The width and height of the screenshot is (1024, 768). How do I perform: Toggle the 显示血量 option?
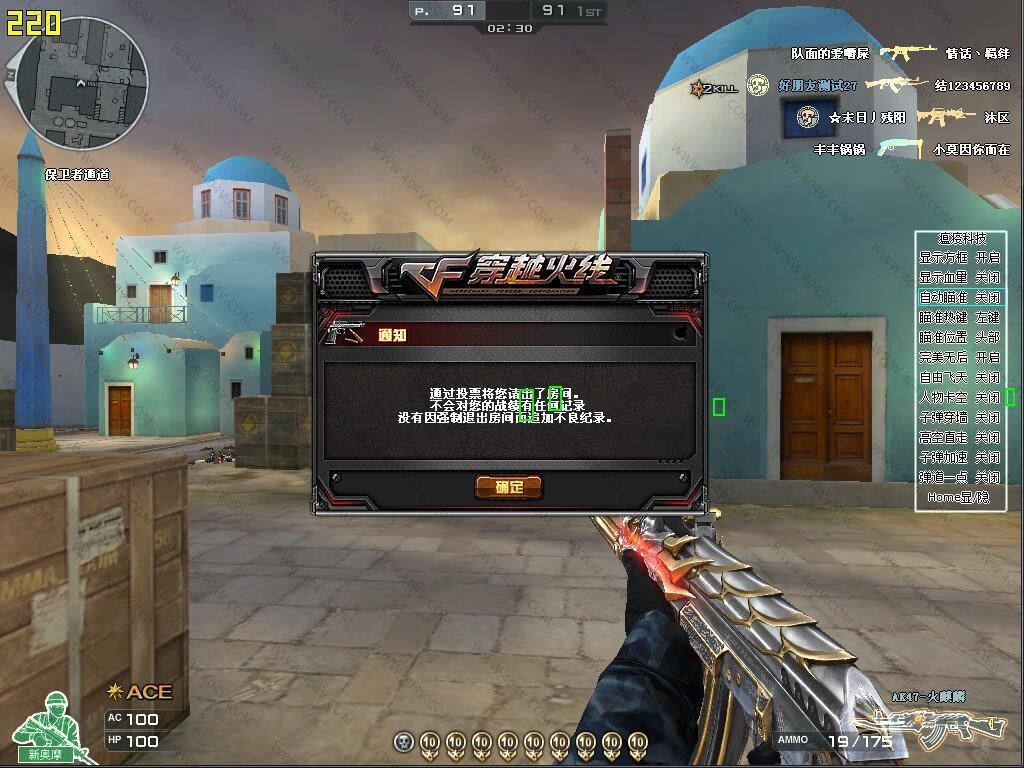(x=959, y=277)
